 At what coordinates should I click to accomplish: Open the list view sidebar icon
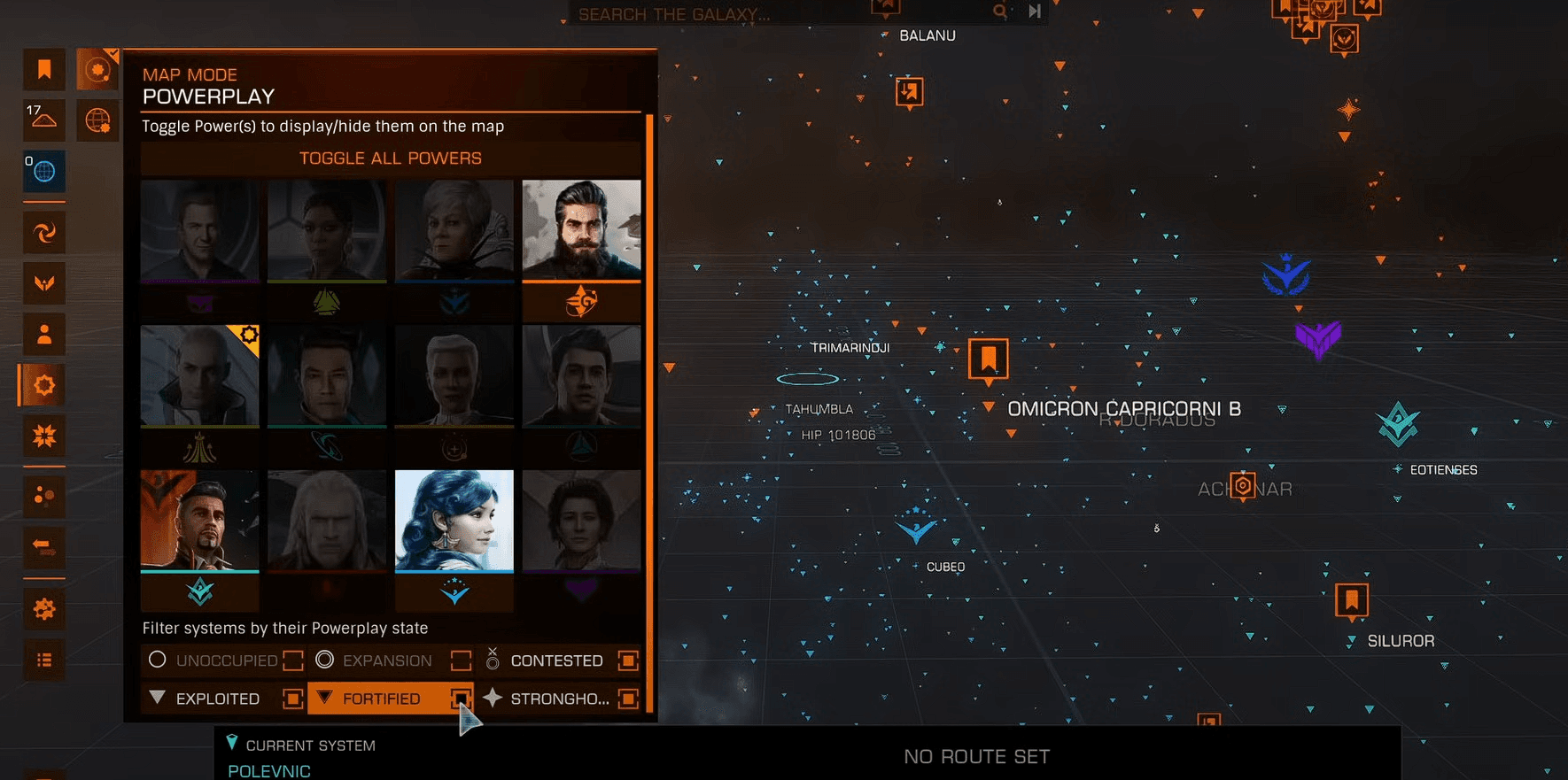click(x=44, y=660)
